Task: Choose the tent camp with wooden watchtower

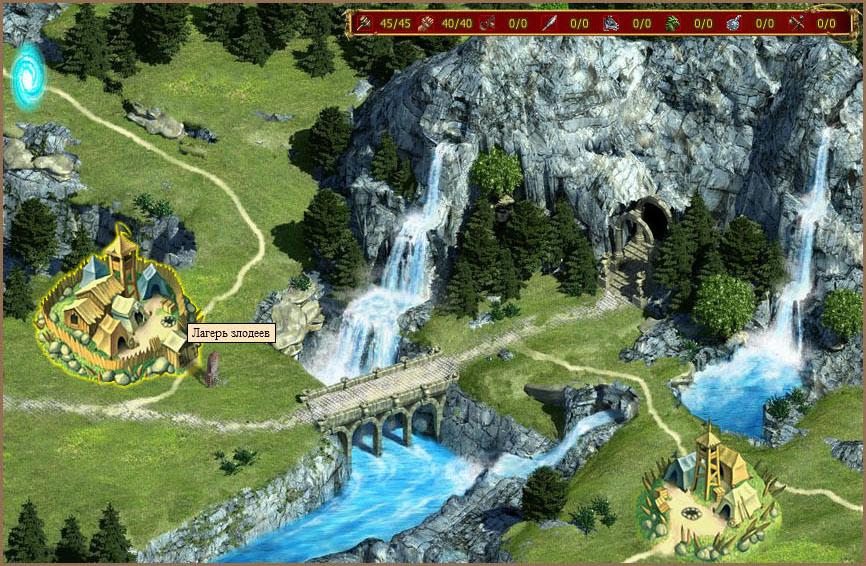Action: tap(710, 490)
